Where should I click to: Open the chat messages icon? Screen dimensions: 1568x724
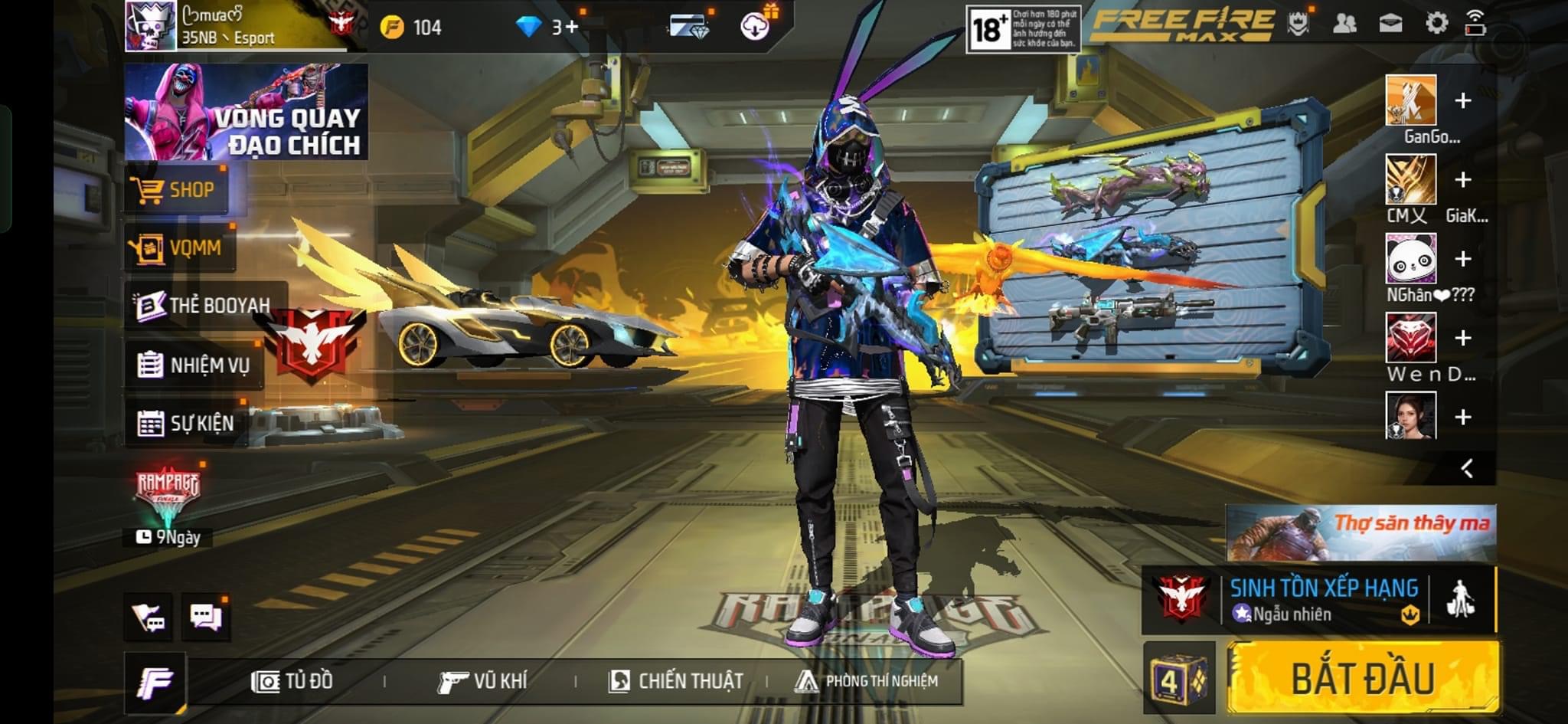[206, 617]
